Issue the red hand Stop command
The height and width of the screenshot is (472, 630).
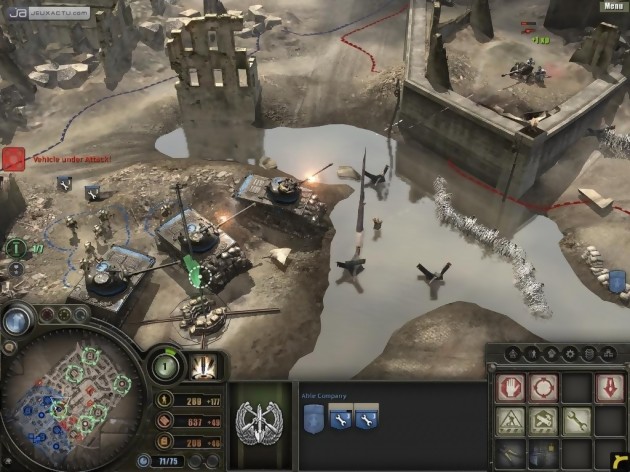(511, 386)
